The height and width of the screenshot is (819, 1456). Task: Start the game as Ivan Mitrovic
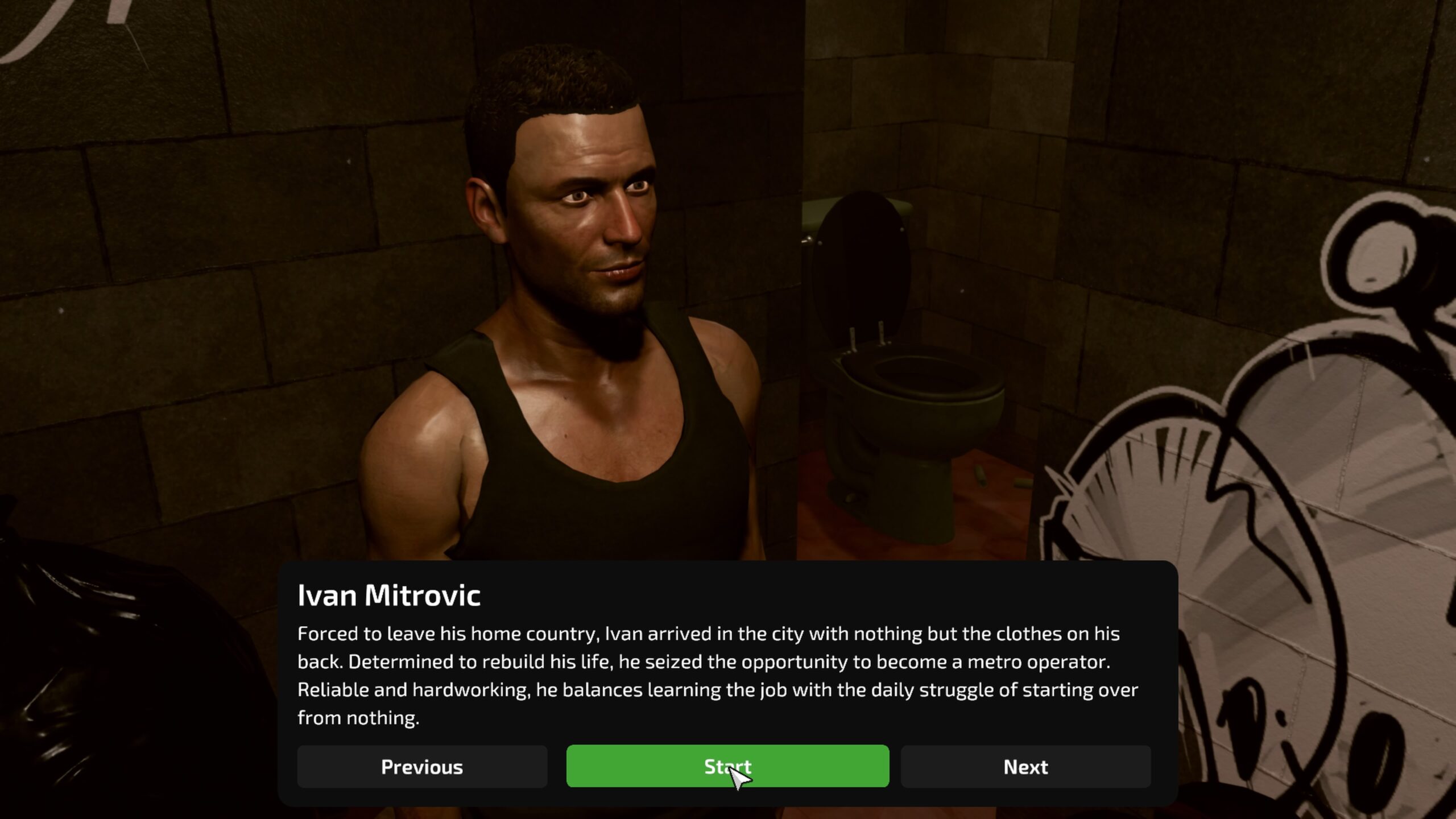tap(727, 766)
